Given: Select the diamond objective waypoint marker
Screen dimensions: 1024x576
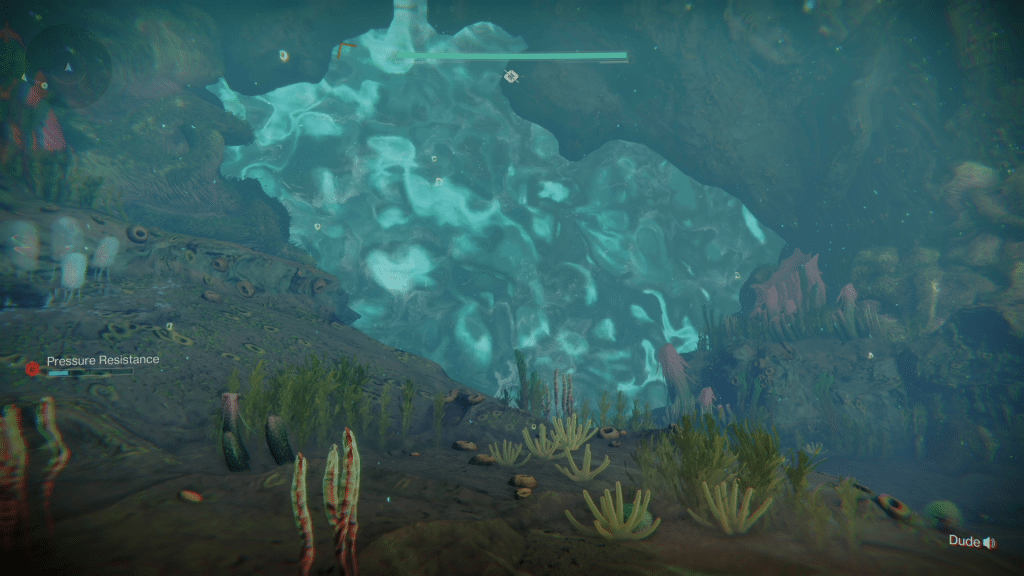Looking at the screenshot, I should 511,76.
